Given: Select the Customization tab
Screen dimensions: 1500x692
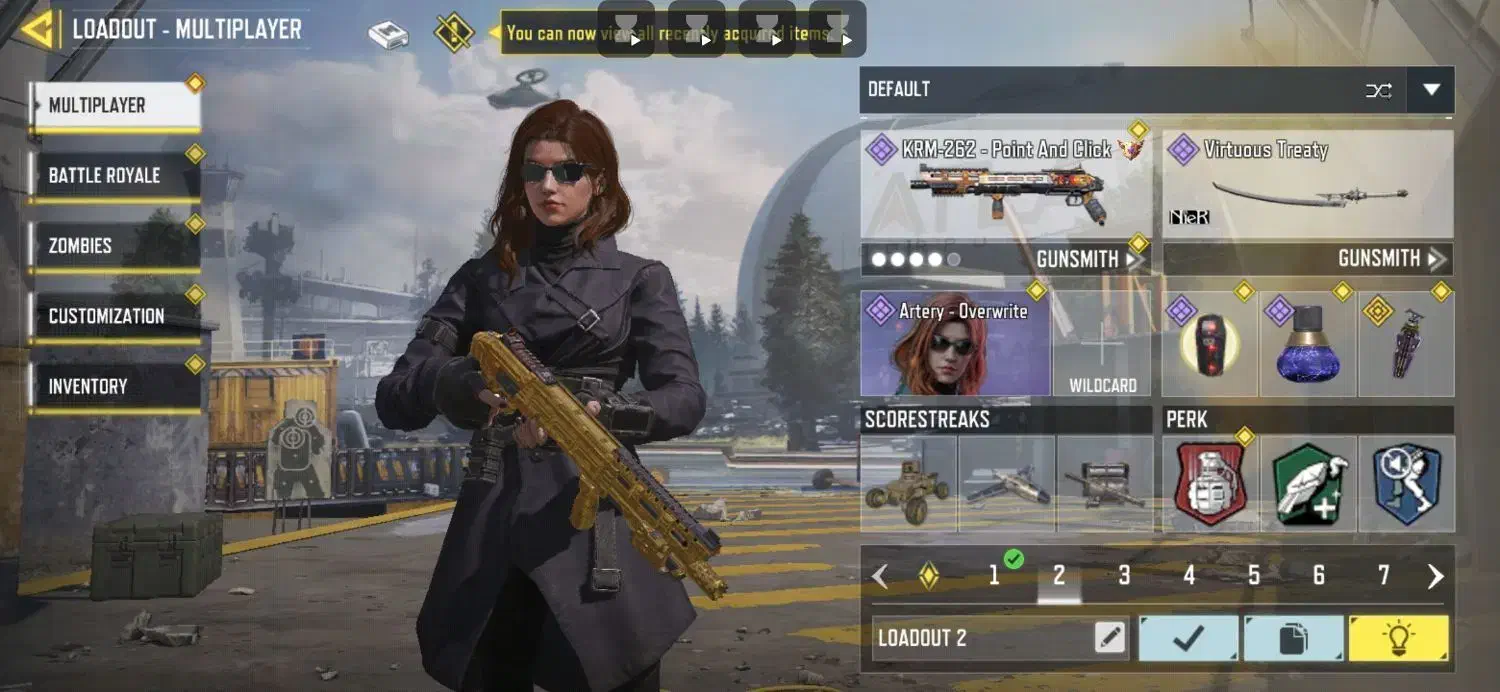Looking at the screenshot, I should (114, 316).
